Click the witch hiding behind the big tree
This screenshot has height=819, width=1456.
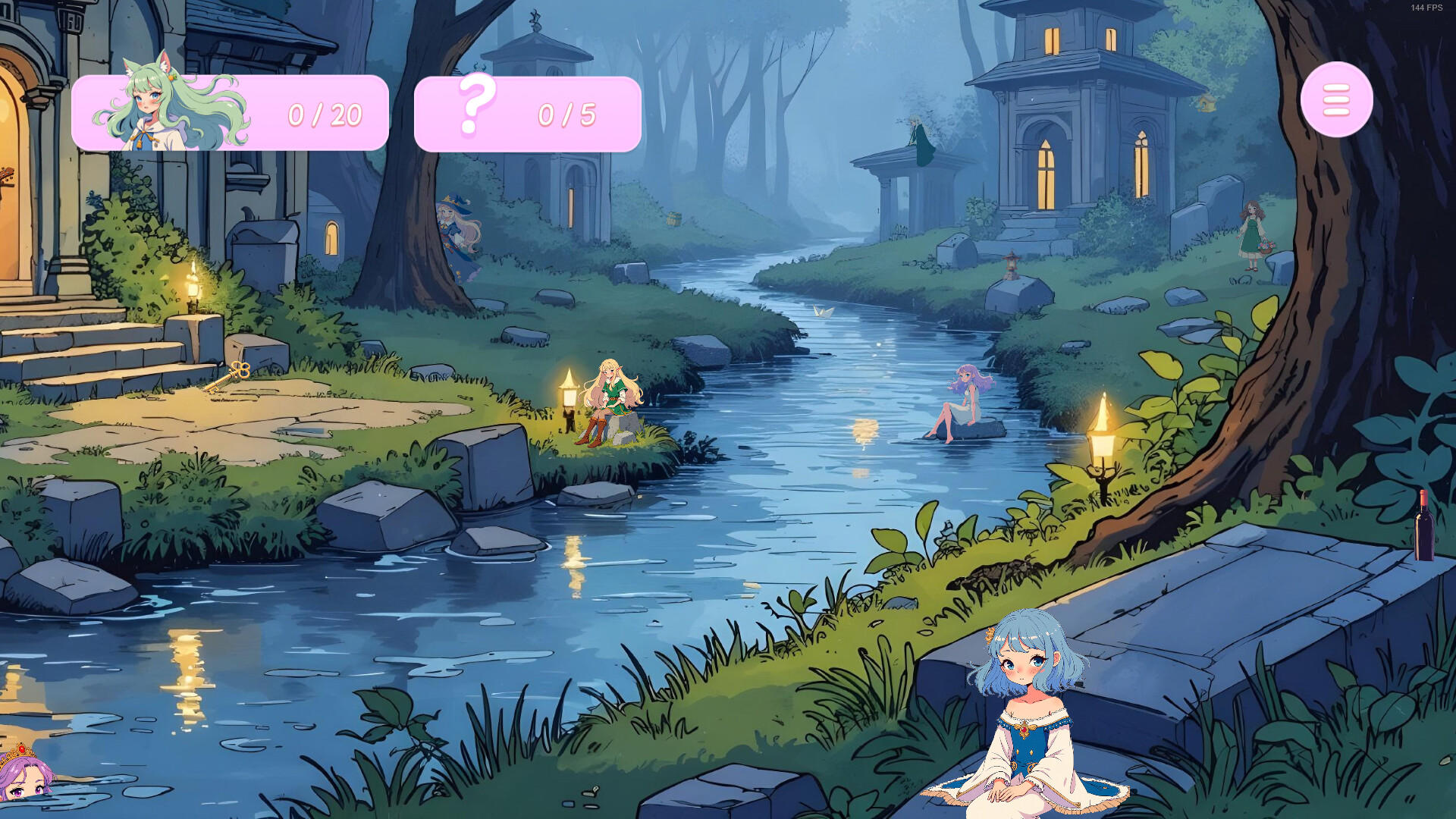coord(455,227)
